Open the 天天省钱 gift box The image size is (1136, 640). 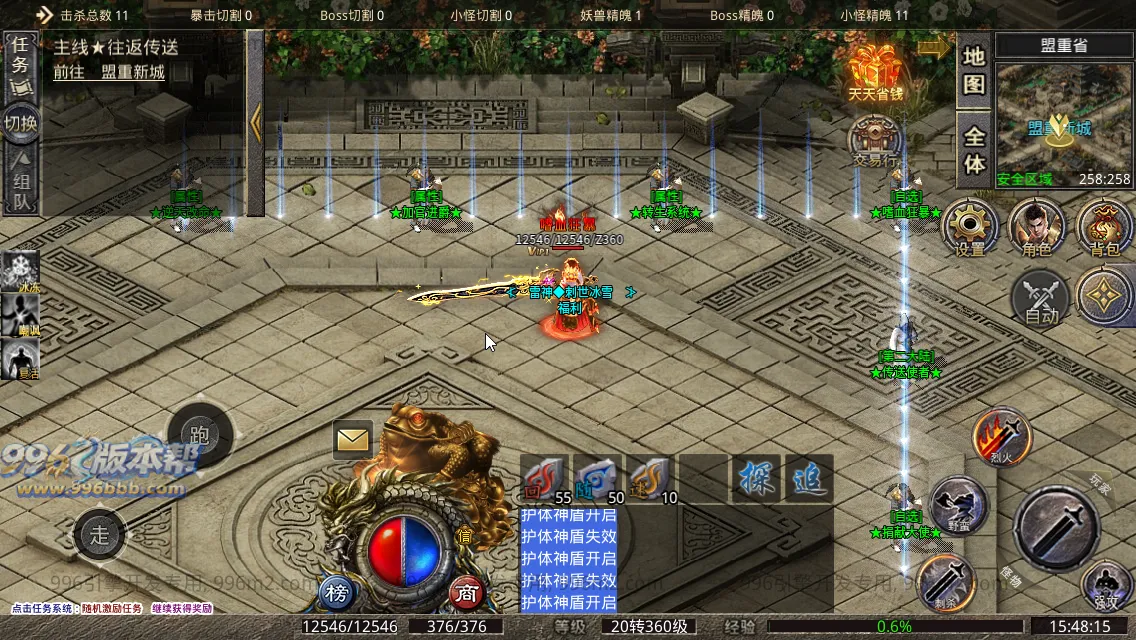pyautogui.click(x=875, y=73)
